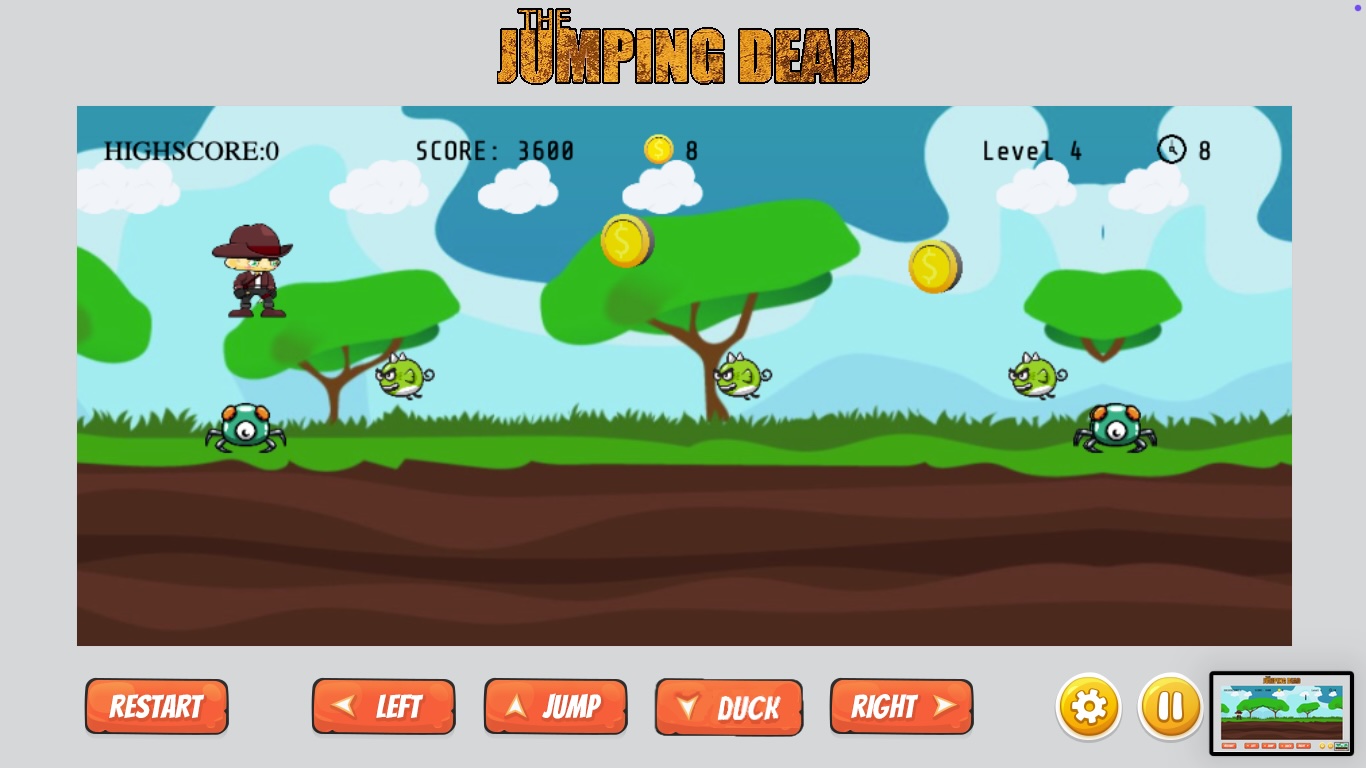Screen dimensions: 1366x768
Task: Click the SCORE: 3600 text label
Action: click(495, 151)
